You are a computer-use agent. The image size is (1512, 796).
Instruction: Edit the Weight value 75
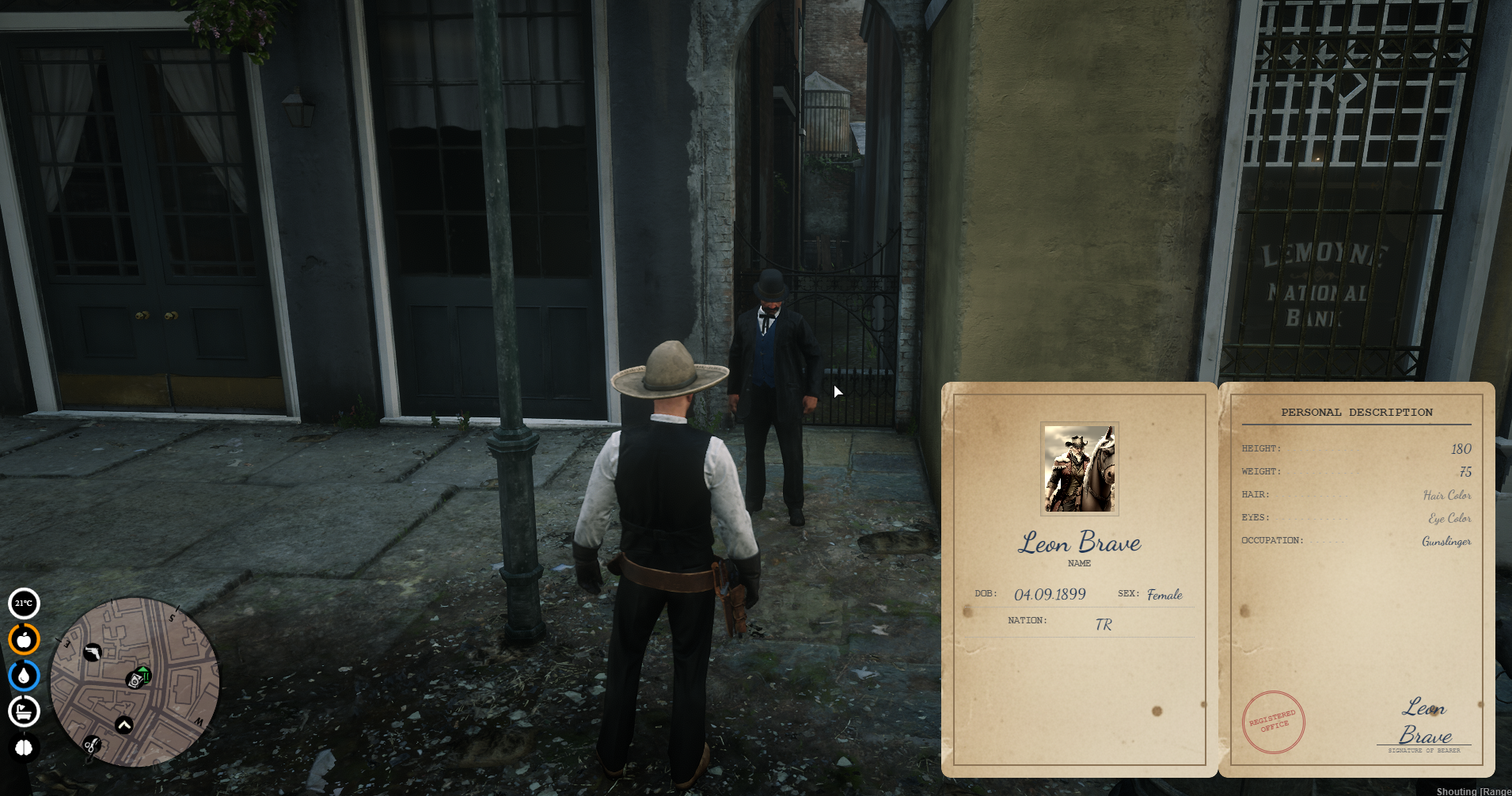coord(1465,472)
